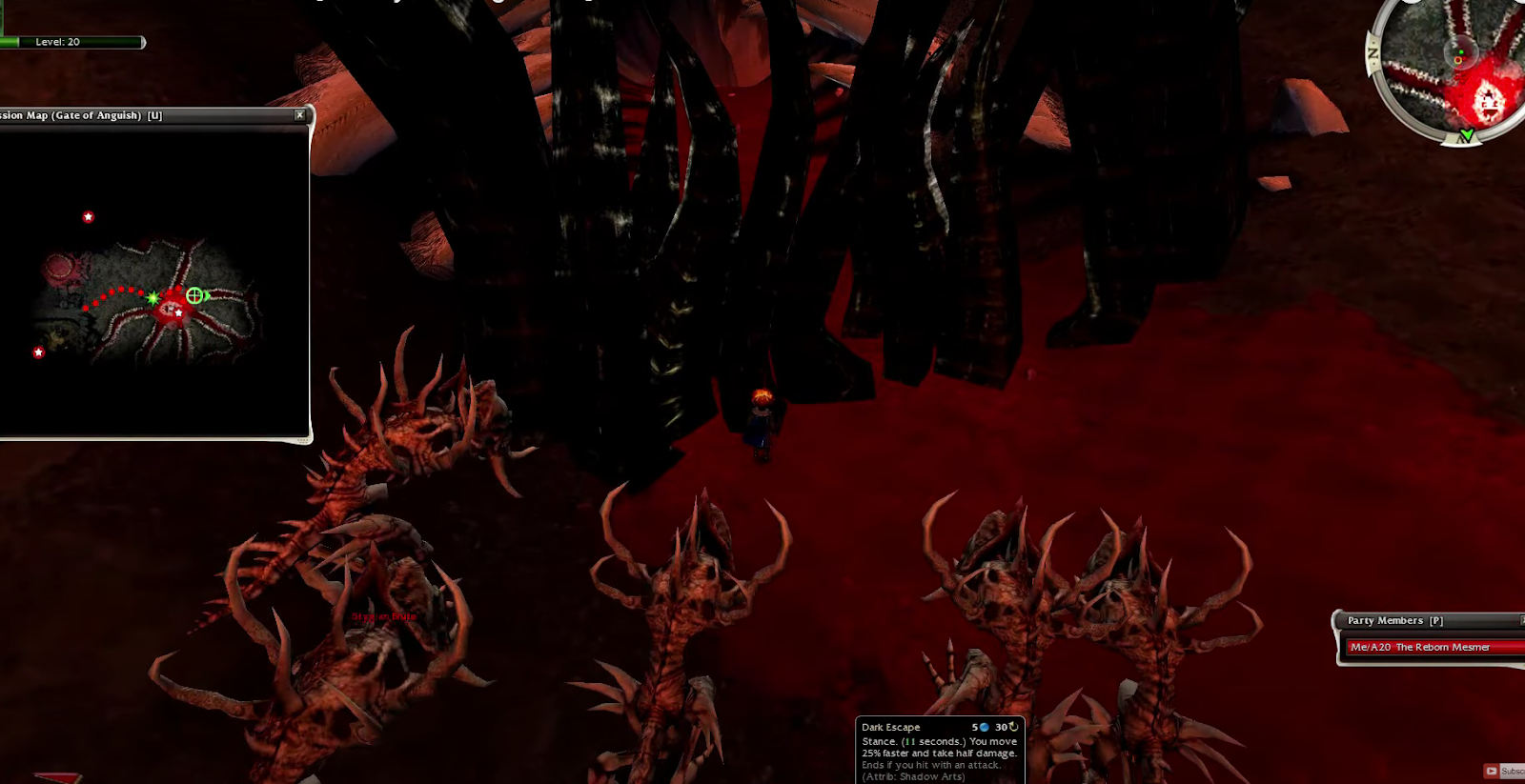Select the player dot on the compass
1525x784 pixels.
pyautogui.click(x=1461, y=52)
